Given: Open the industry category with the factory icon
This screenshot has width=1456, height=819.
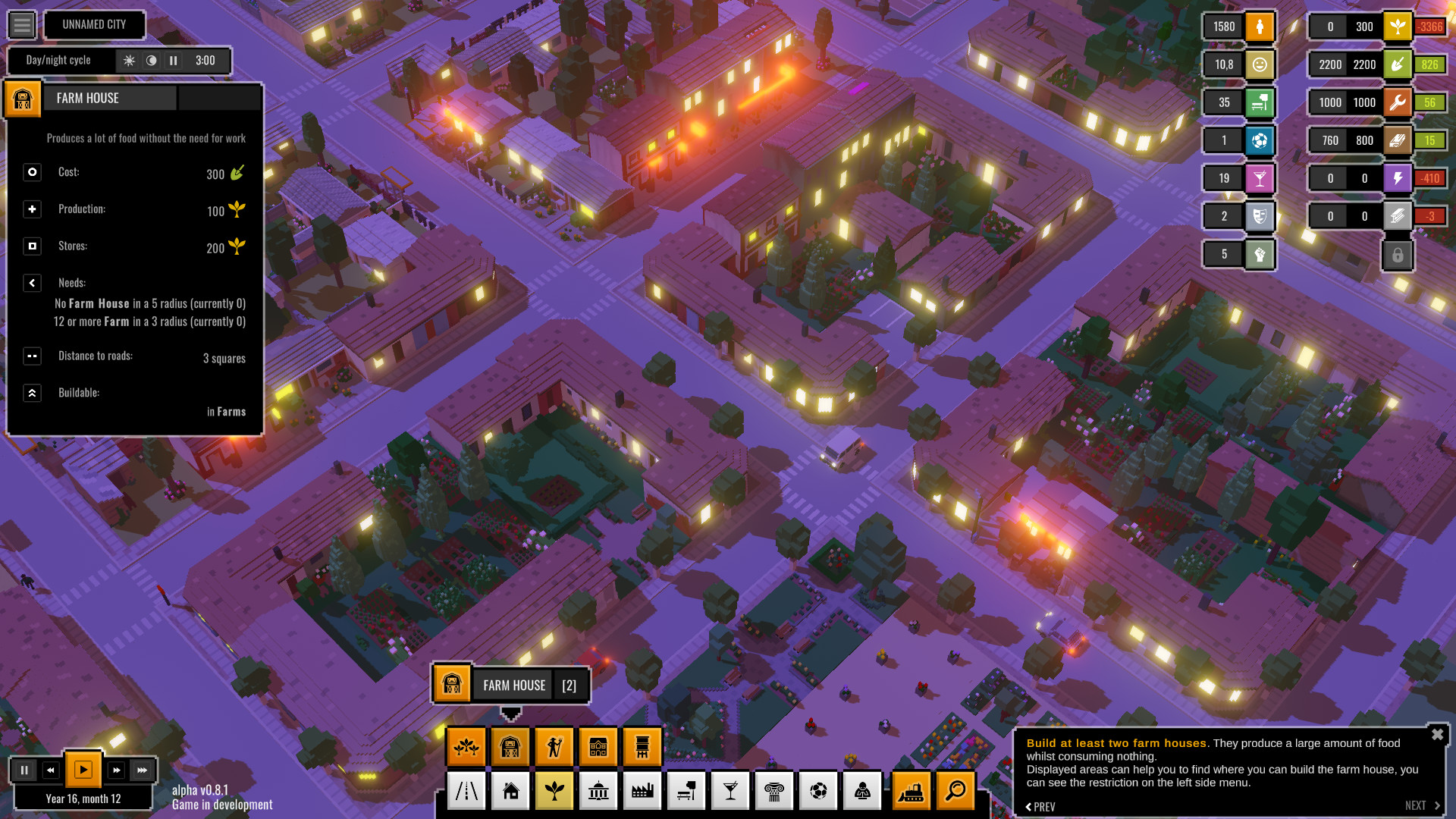Looking at the screenshot, I should coord(642,790).
